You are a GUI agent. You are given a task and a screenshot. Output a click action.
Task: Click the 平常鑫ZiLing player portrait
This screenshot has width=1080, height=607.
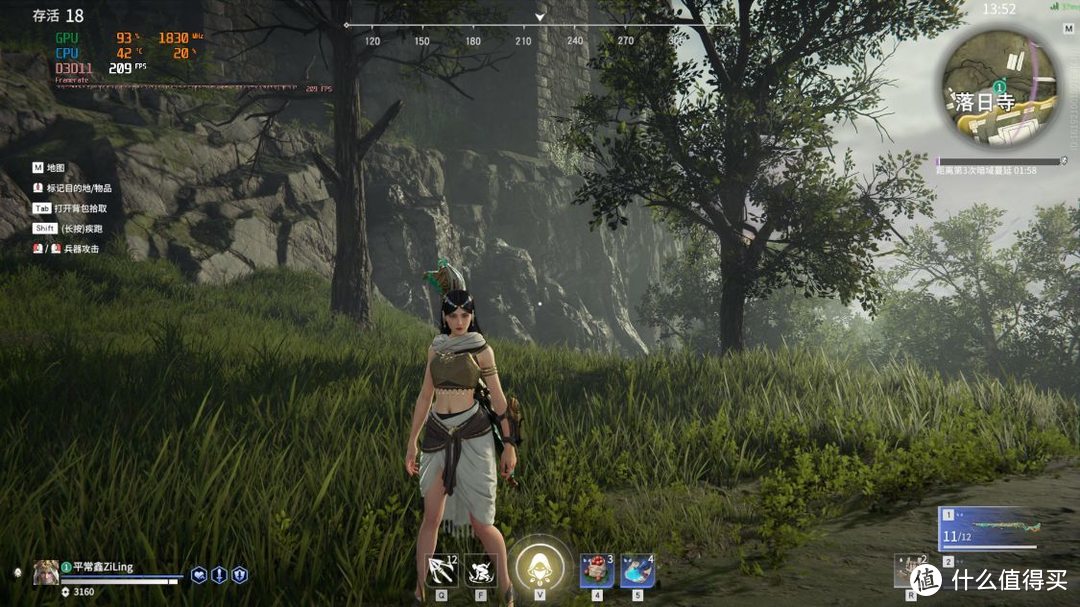pos(45,572)
